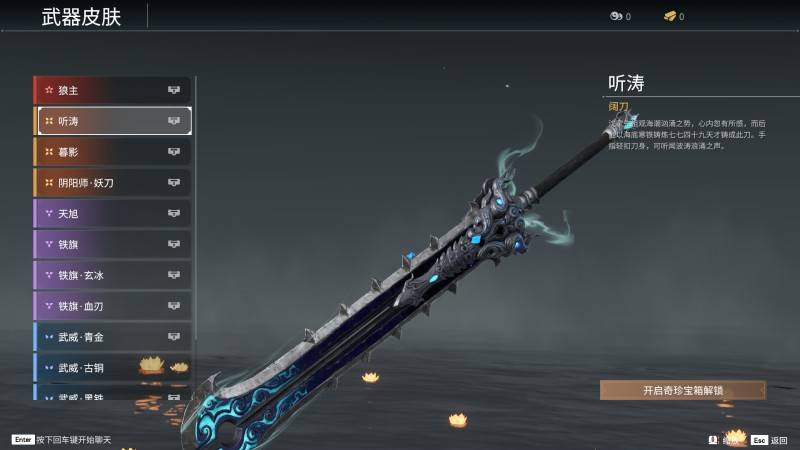Screen dimensions: 800x450
Task: Select the 武威·青金 skin
Action: [x=112, y=337]
